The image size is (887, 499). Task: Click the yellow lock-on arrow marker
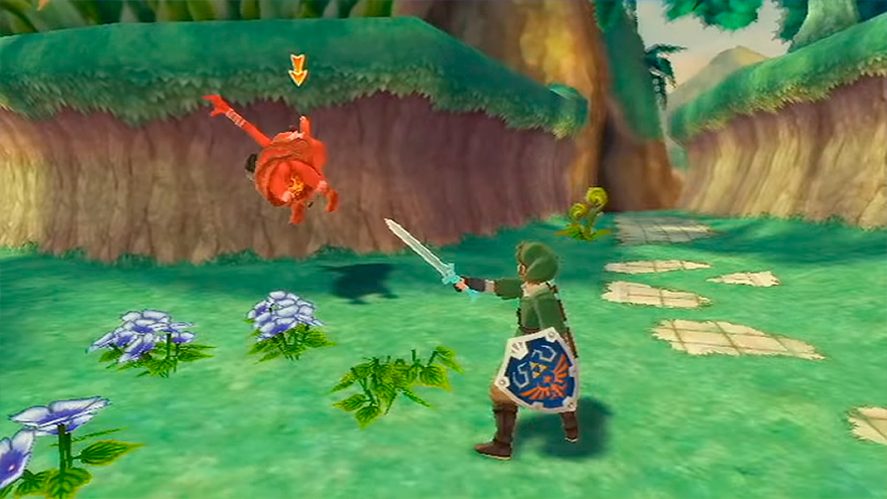coord(297,70)
